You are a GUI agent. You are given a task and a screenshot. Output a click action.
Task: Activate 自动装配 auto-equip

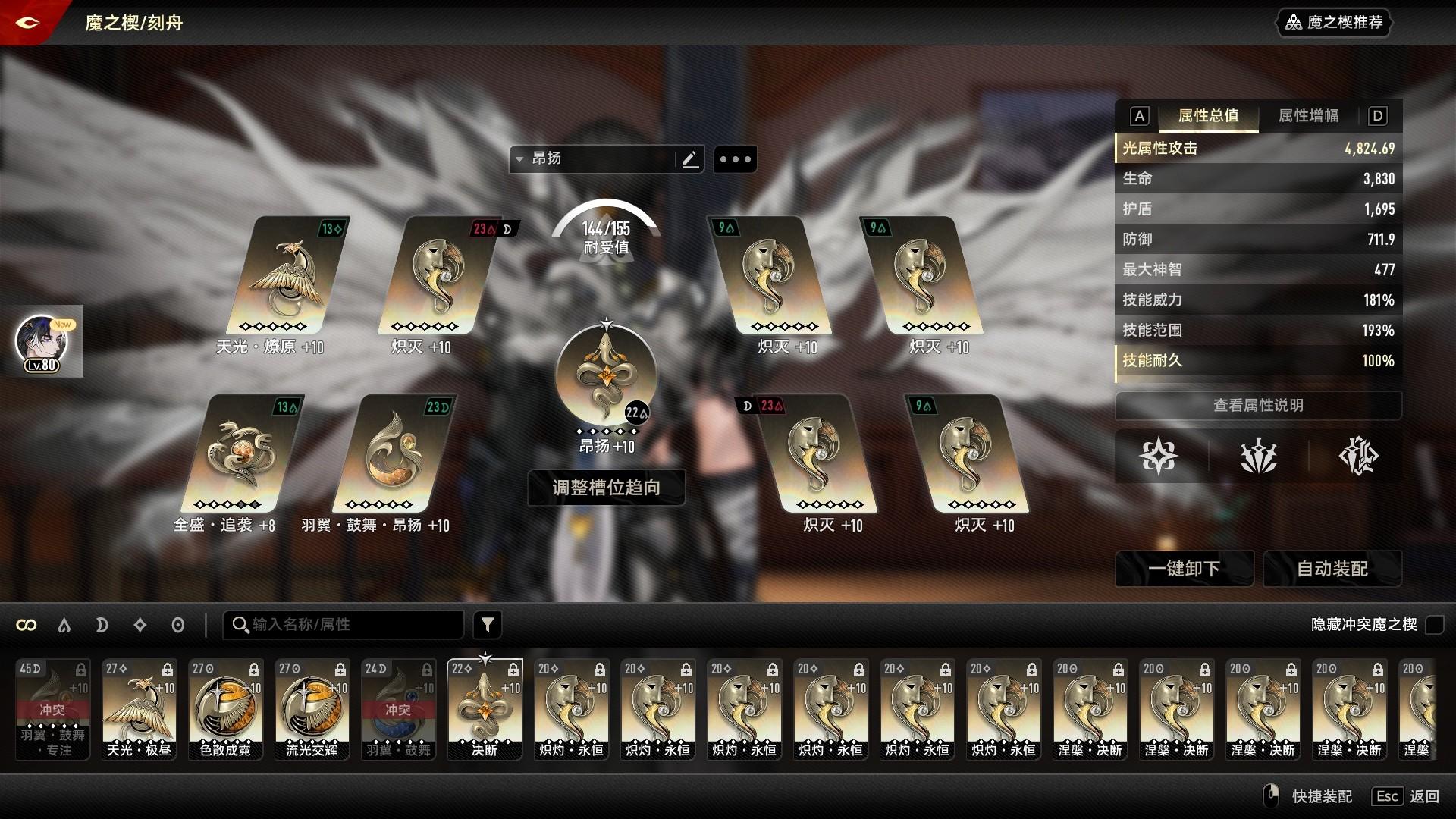[1332, 569]
